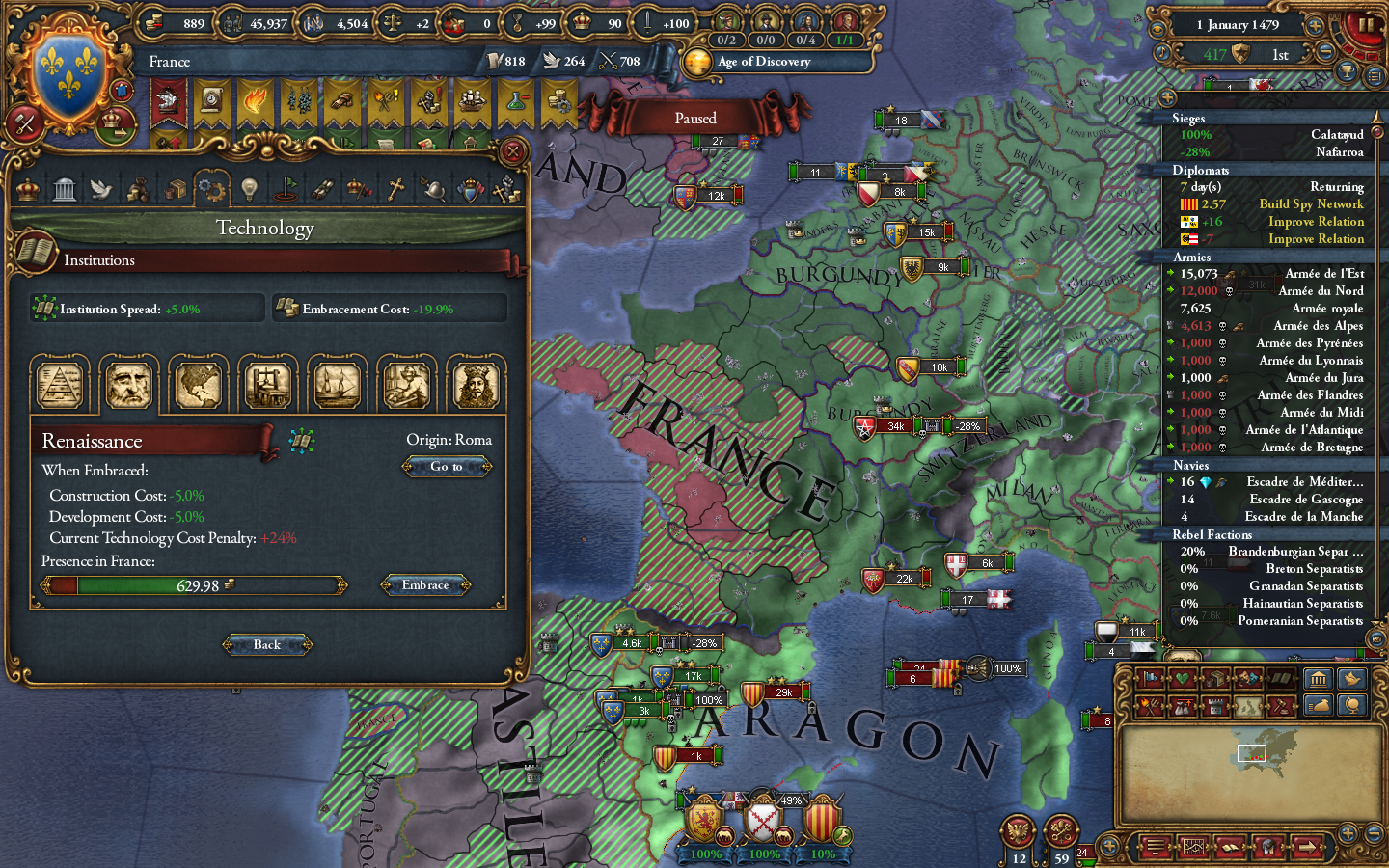The width and height of the screenshot is (1389, 868).
Task: Click the Colonialism institution icon showing the New World
Action: (x=199, y=384)
